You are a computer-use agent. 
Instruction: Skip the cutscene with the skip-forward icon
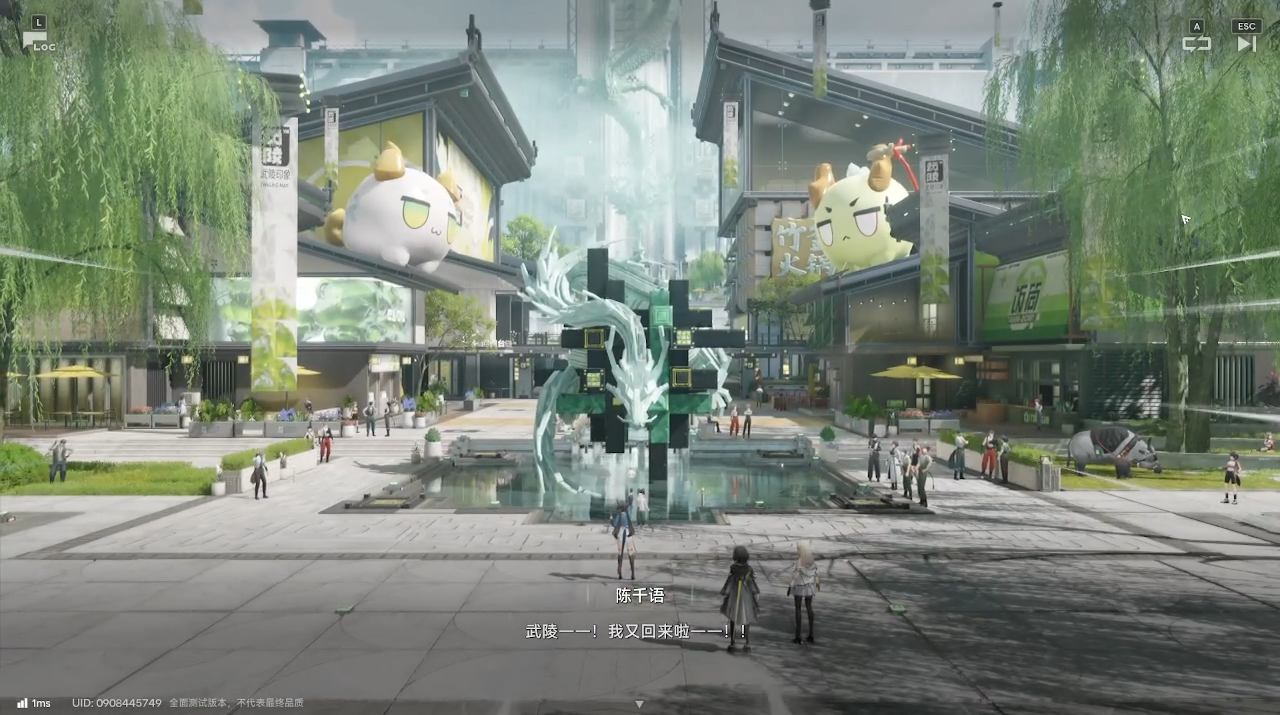click(x=1246, y=43)
